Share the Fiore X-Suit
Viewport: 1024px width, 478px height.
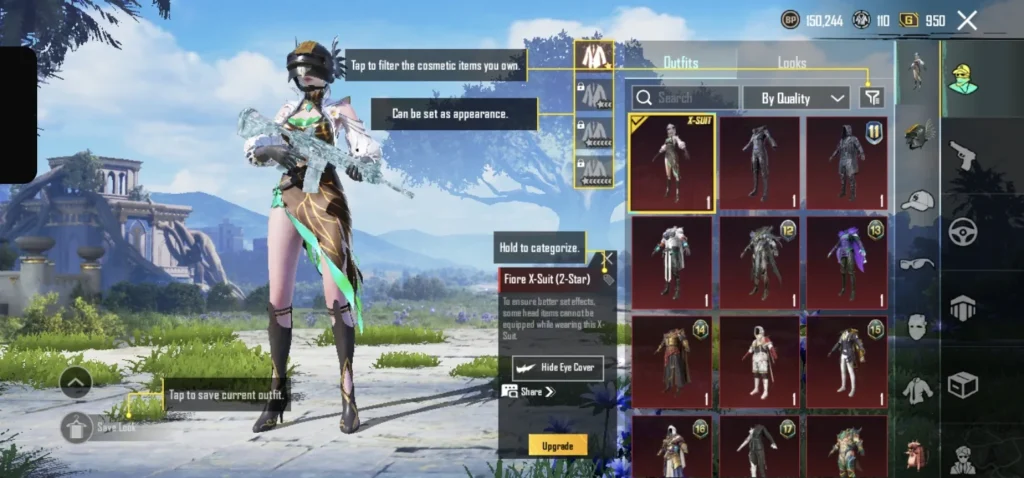528,392
